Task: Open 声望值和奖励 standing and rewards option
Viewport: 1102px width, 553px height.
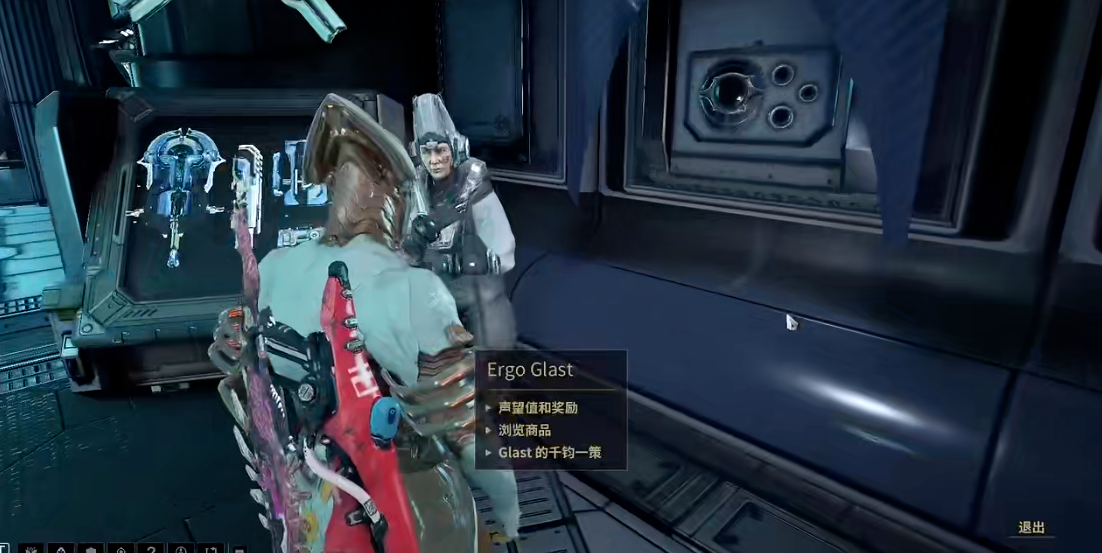Action: 538,408
